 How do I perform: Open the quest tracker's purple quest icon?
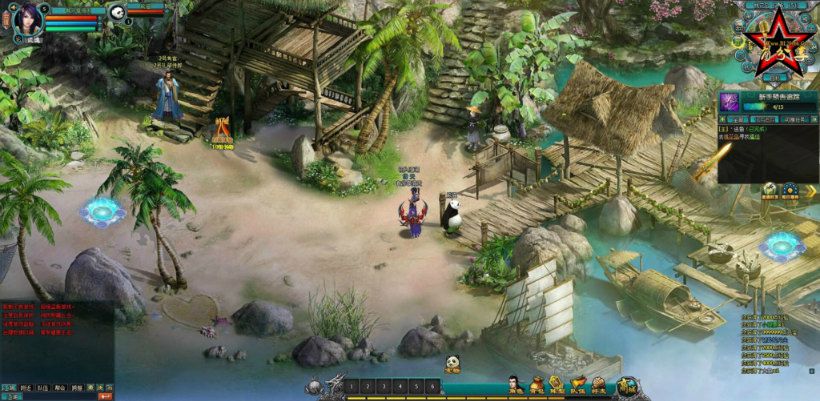point(729,101)
